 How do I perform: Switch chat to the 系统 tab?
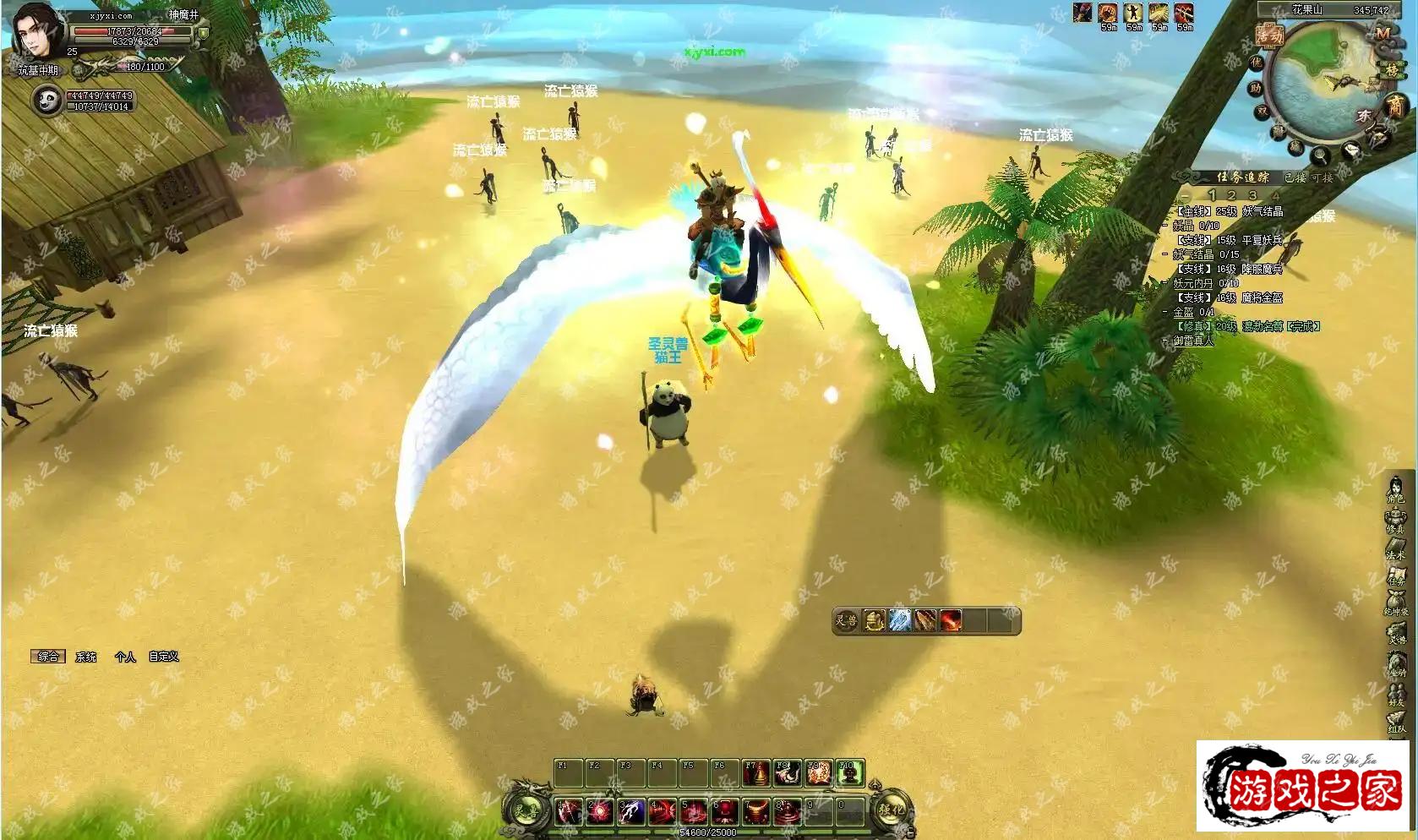pos(86,657)
